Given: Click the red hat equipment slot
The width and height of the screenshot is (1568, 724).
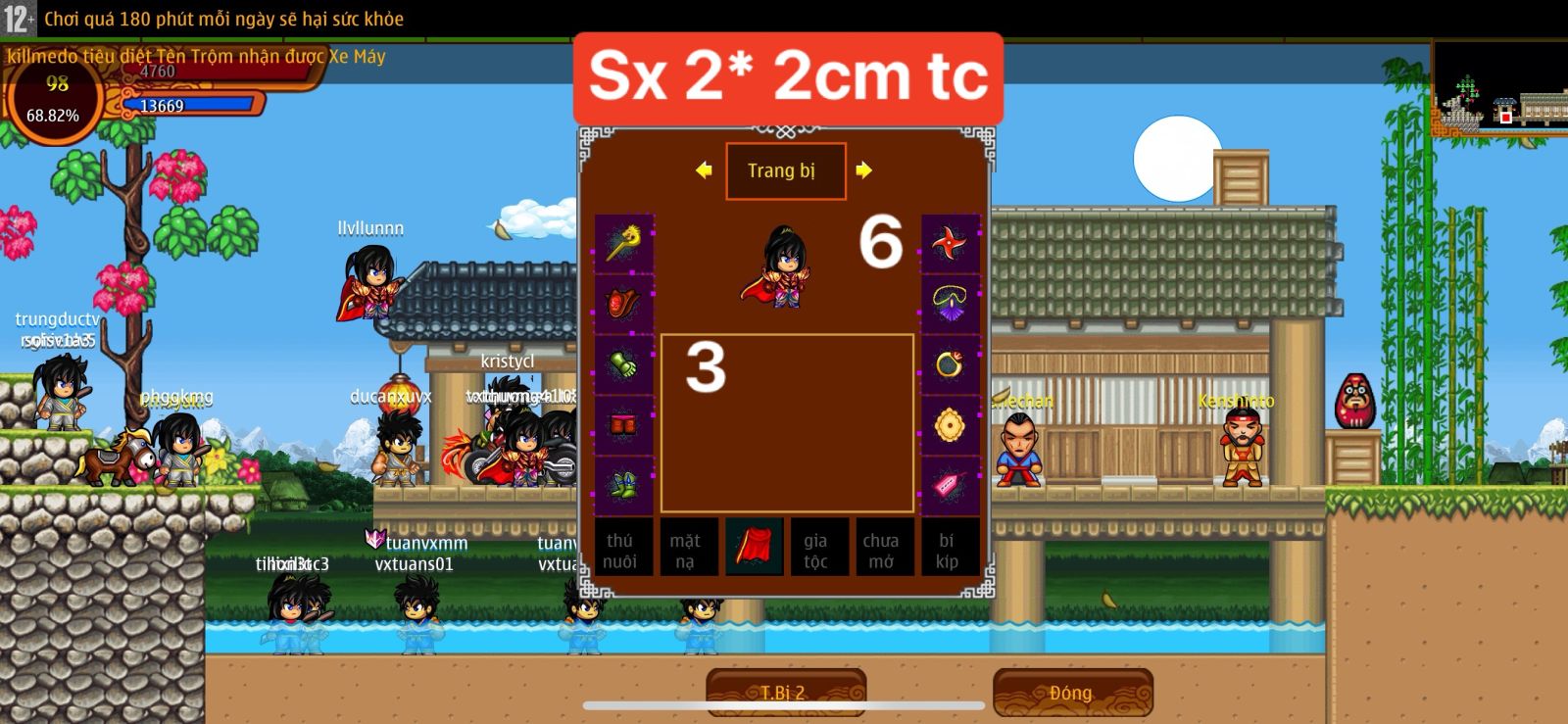Looking at the screenshot, I should [x=624, y=306].
